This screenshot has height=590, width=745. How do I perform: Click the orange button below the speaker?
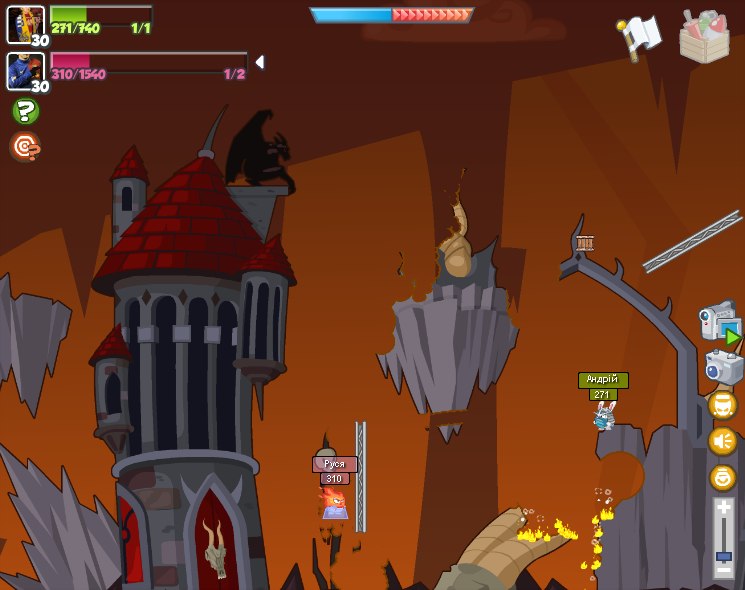coord(722,477)
